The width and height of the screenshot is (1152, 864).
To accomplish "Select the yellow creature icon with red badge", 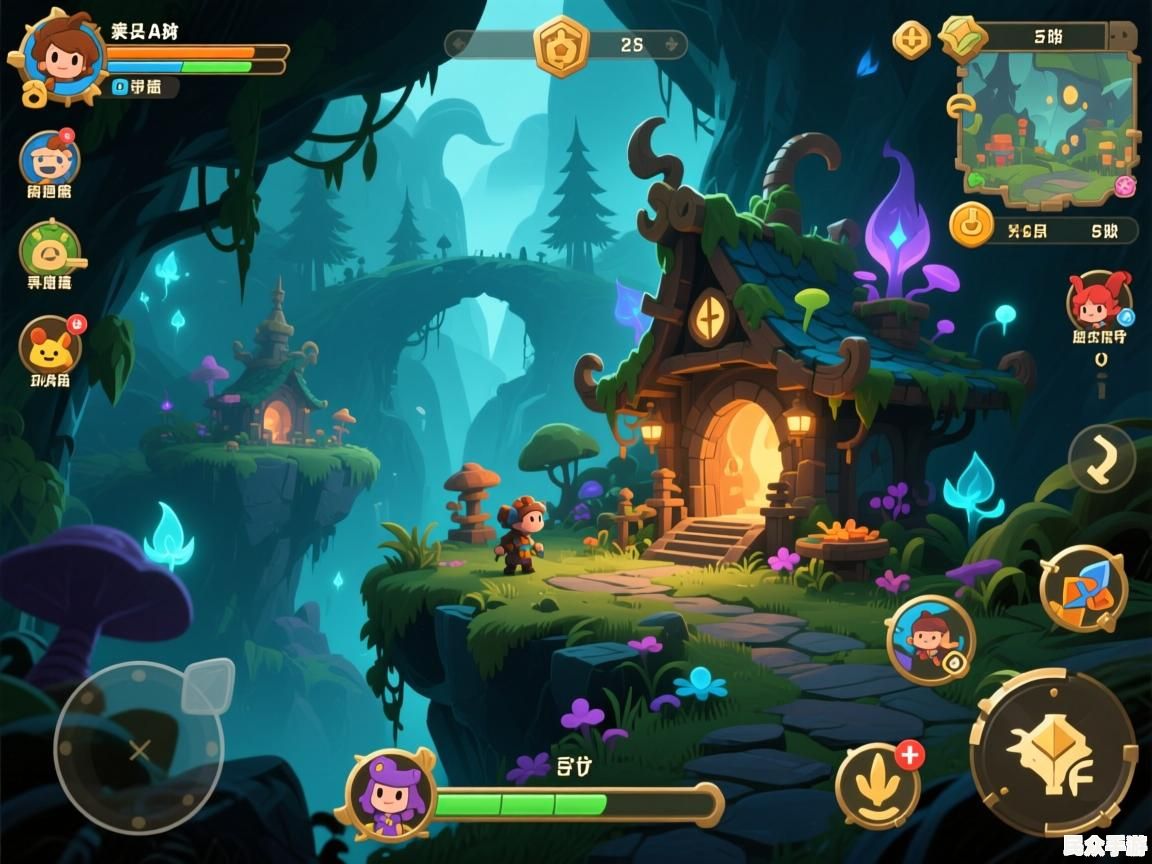I will point(50,345).
